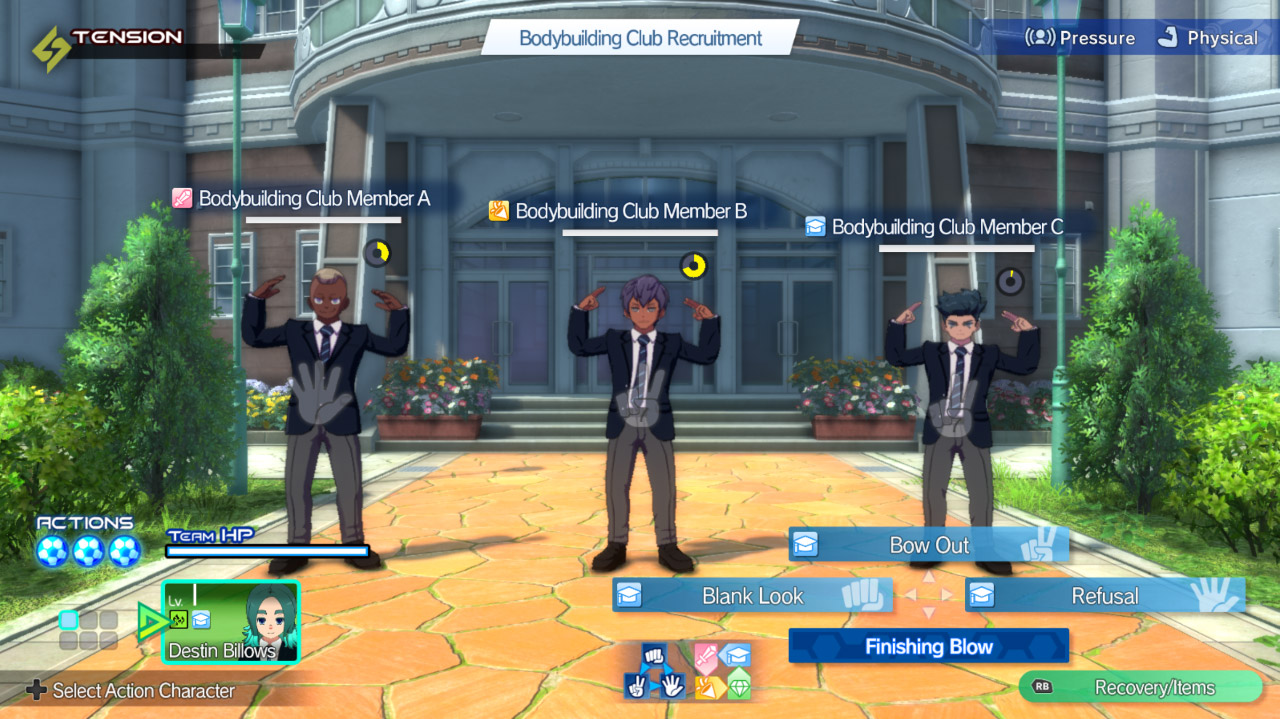
Task: Pick the Refusal action
Action: pos(1104,596)
